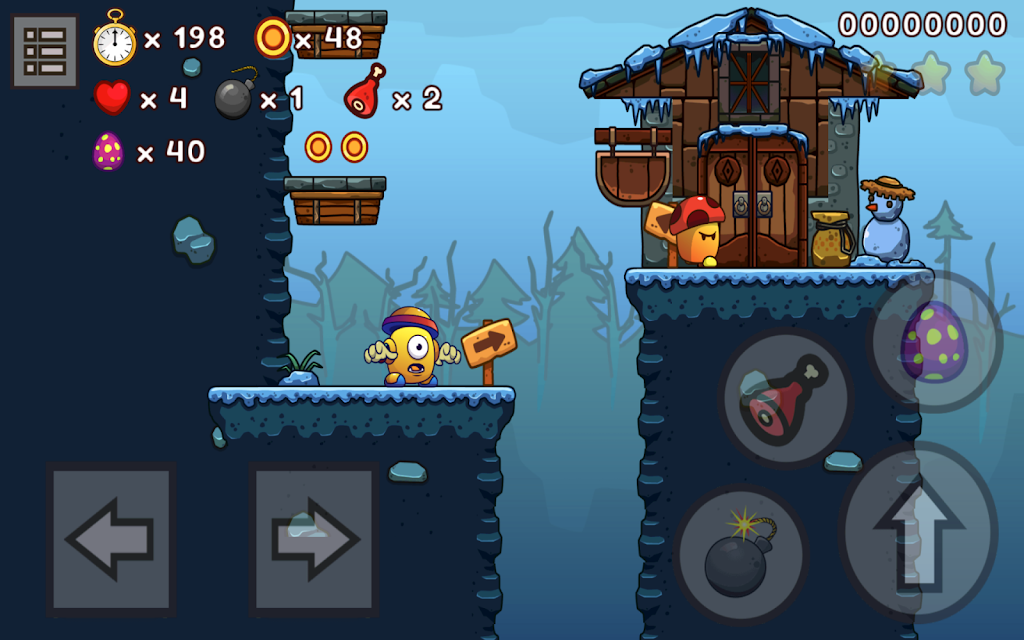Screen dimensions: 1024x640
Task: Tap the move left arrow button
Action: point(111,539)
